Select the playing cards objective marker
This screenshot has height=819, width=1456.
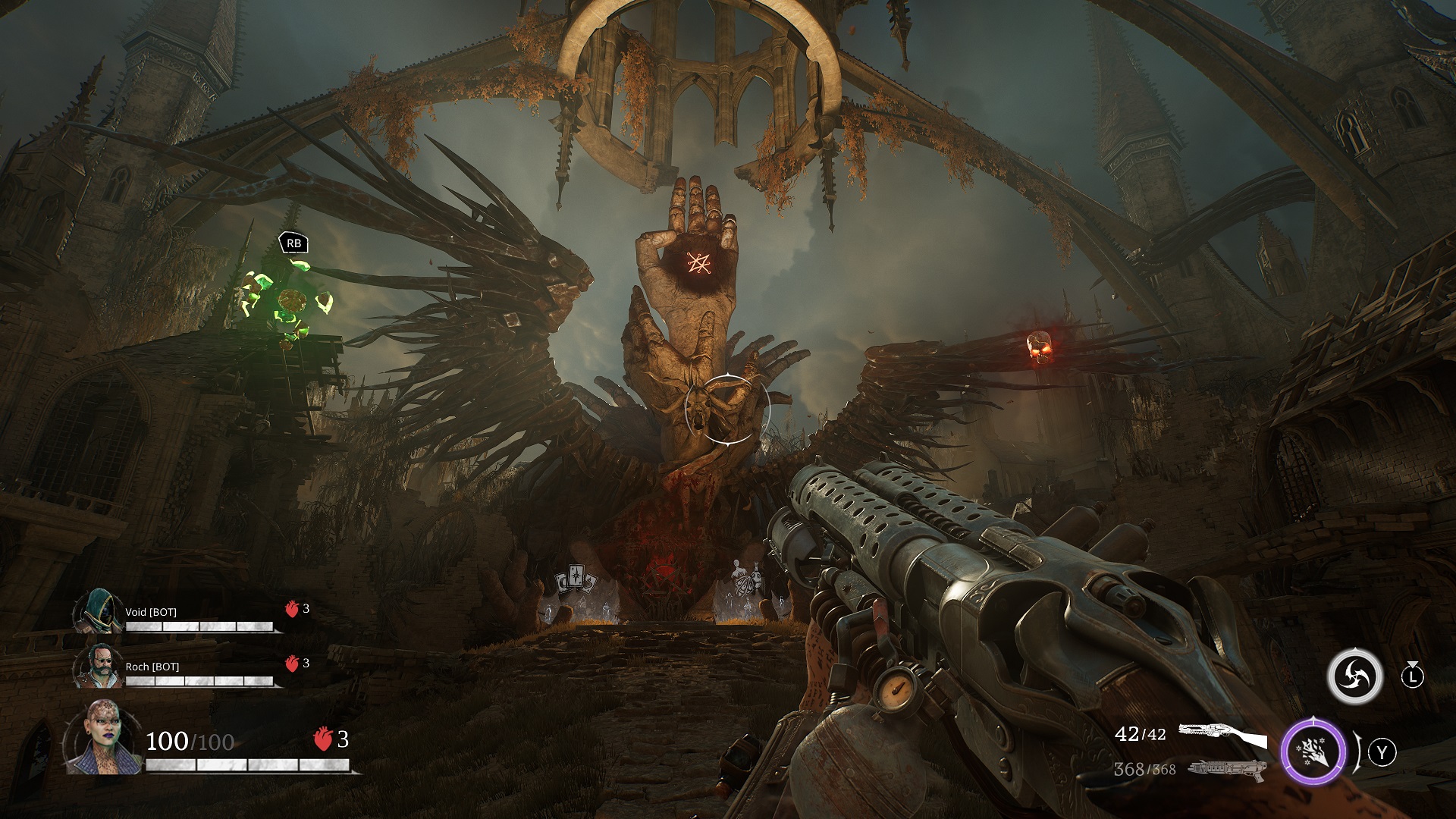click(577, 579)
